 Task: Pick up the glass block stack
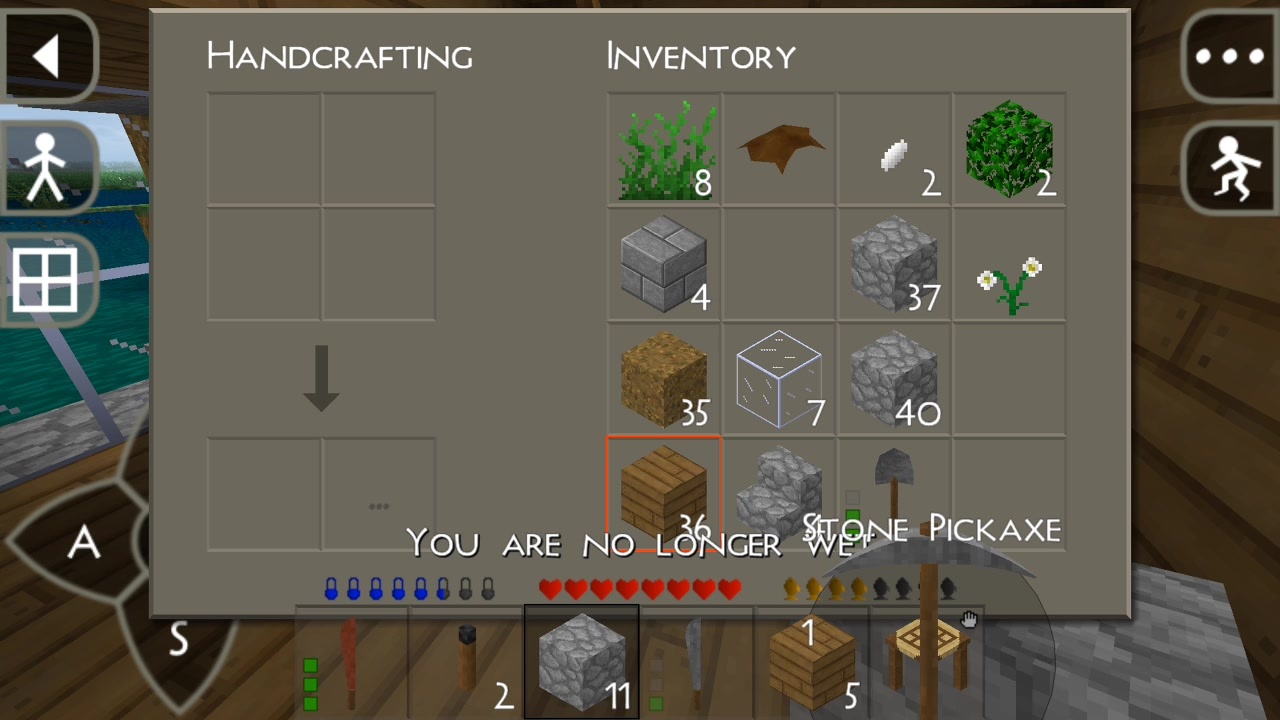780,380
